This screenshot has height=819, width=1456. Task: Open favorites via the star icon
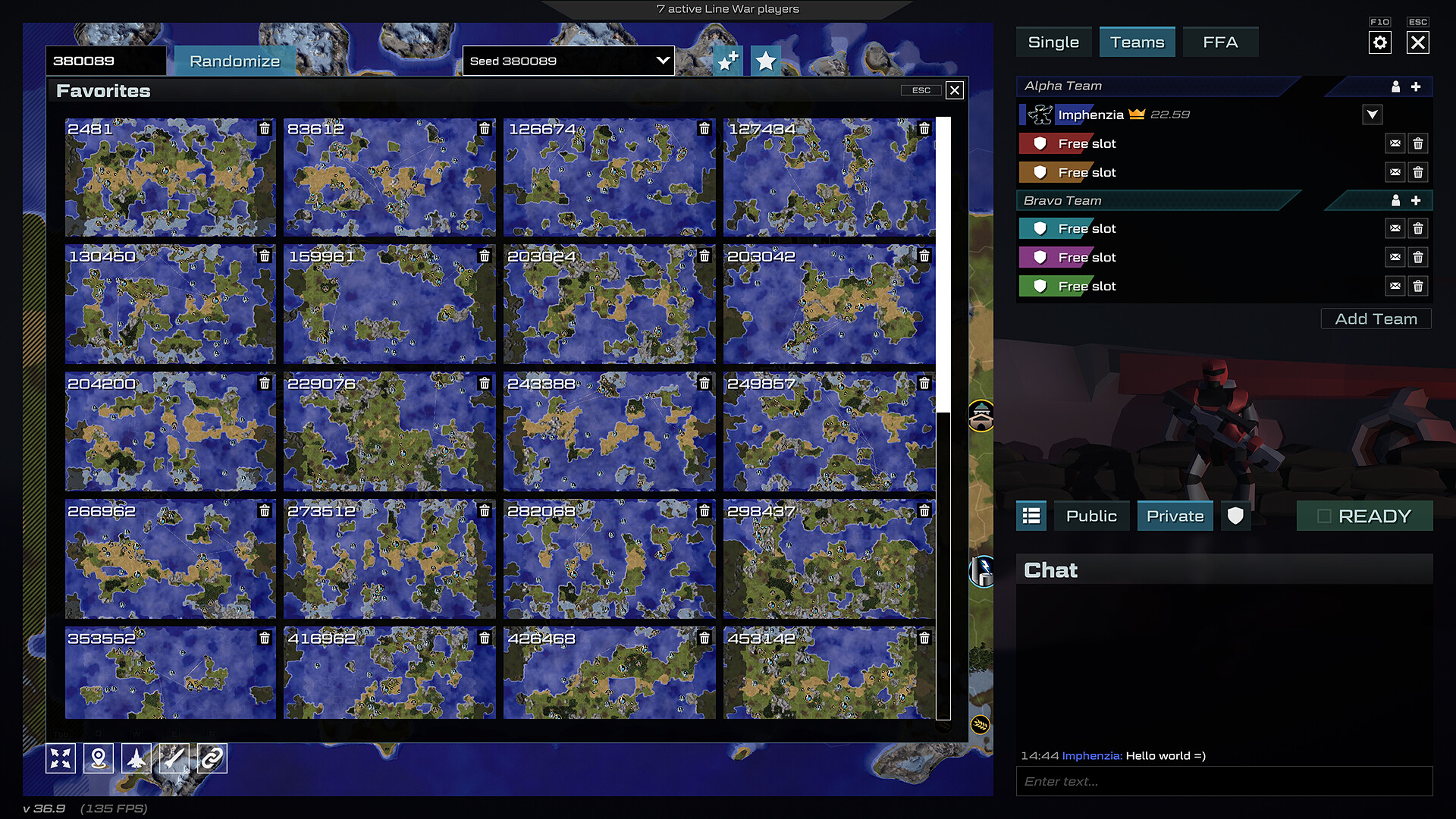[x=767, y=61]
